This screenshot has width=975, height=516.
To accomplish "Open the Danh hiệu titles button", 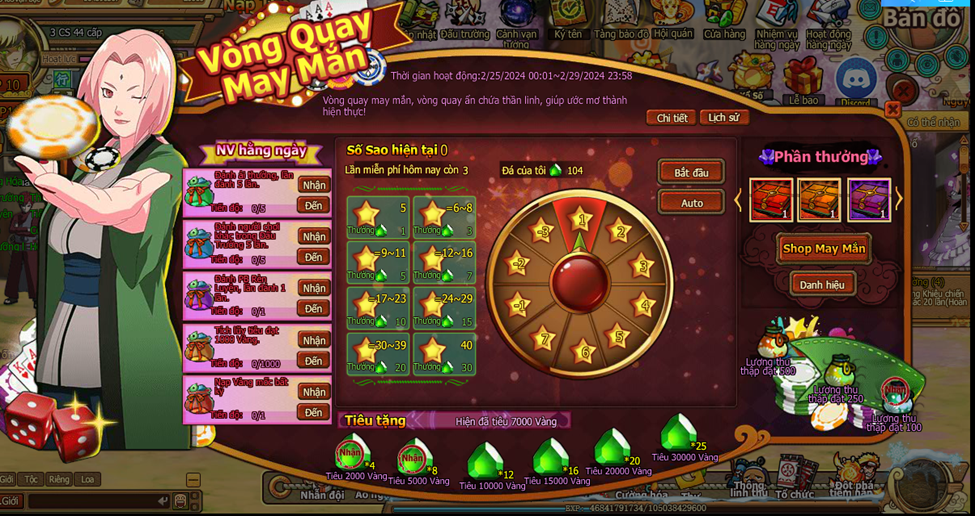I will (821, 285).
